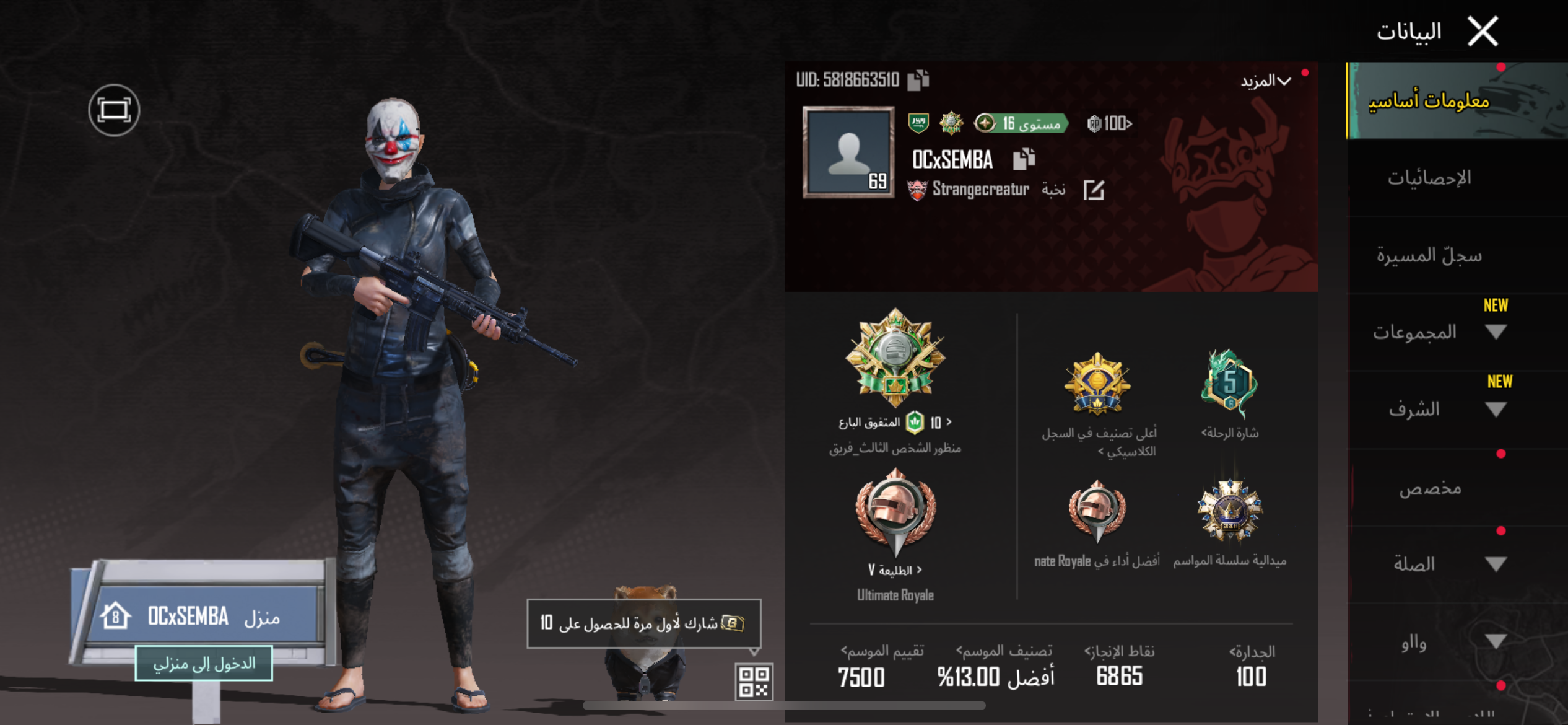Copy the player UID
1568x725 pixels.
coord(918,80)
